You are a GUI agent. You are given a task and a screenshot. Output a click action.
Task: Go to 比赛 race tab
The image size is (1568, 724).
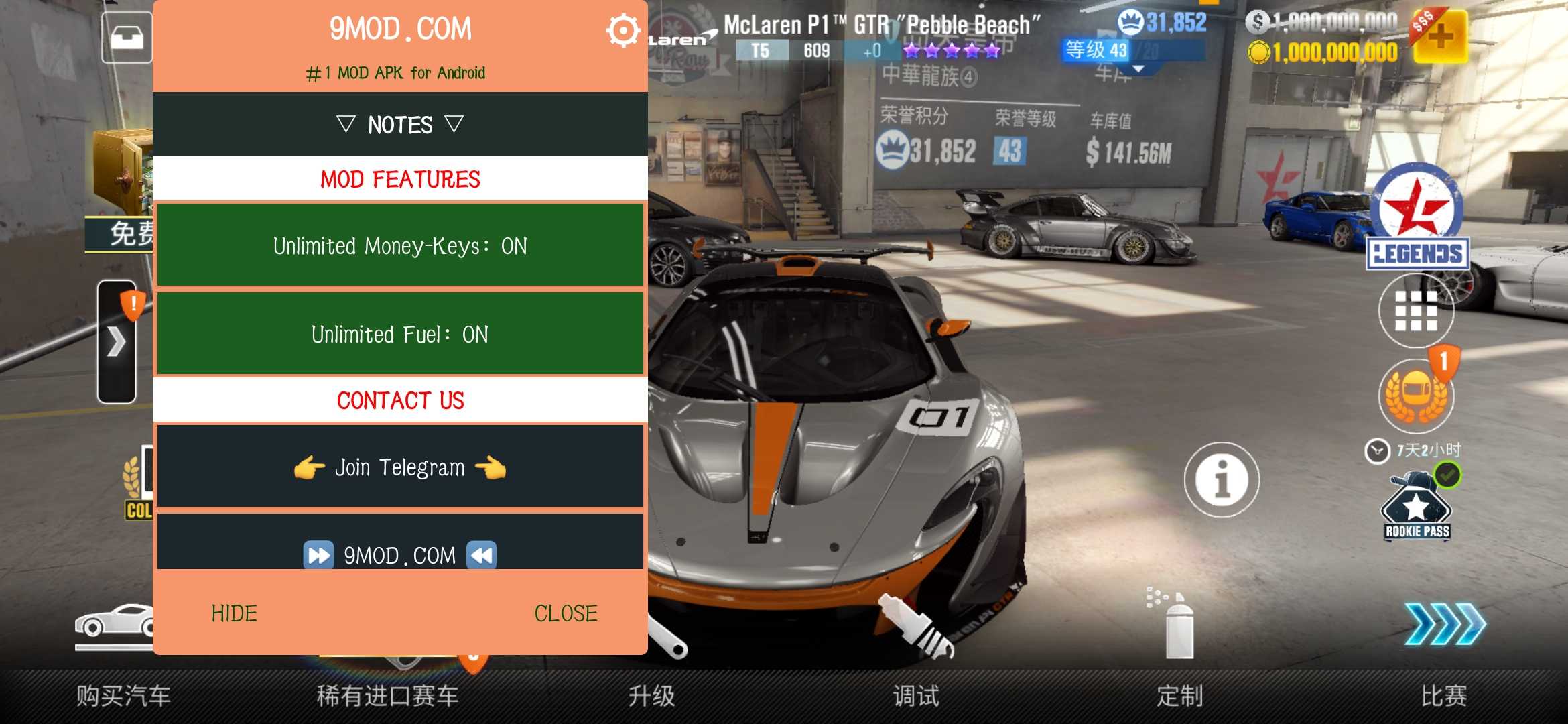pyautogui.click(x=1444, y=696)
